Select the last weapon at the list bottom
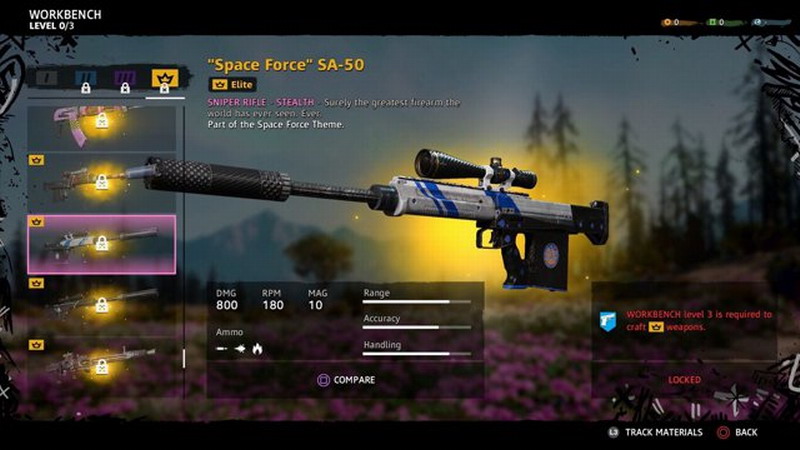Screen dimensions: 800x450 [101, 362]
